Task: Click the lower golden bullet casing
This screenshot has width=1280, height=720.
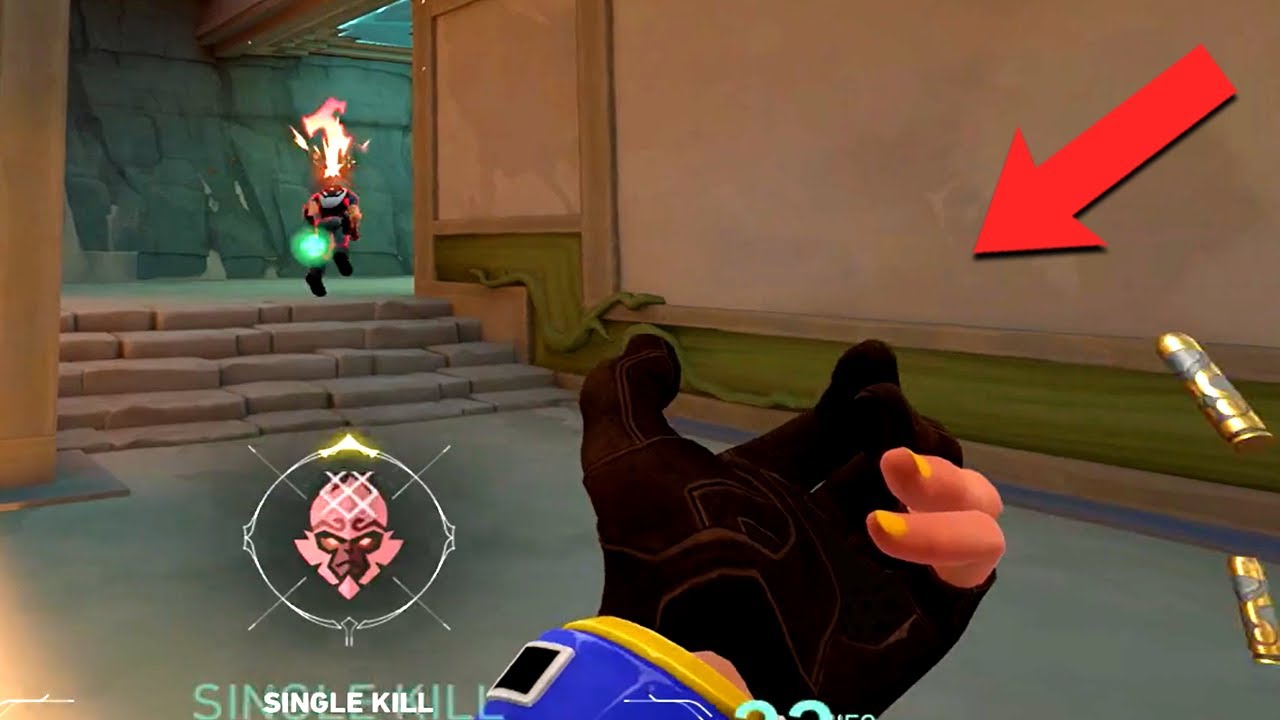Action: [1250, 610]
